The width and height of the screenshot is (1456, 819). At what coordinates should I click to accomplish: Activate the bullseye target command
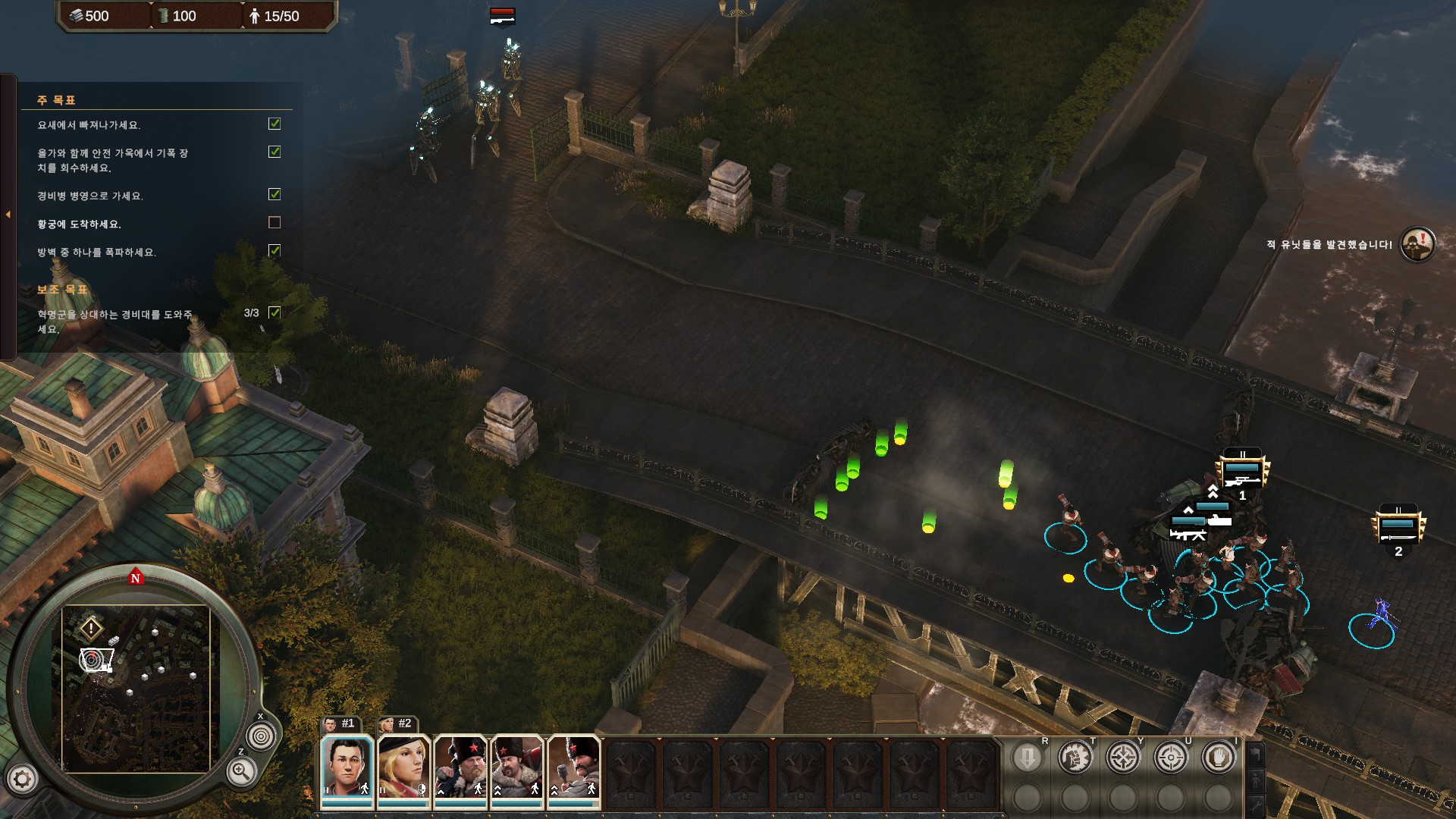(x=1170, y=757)
